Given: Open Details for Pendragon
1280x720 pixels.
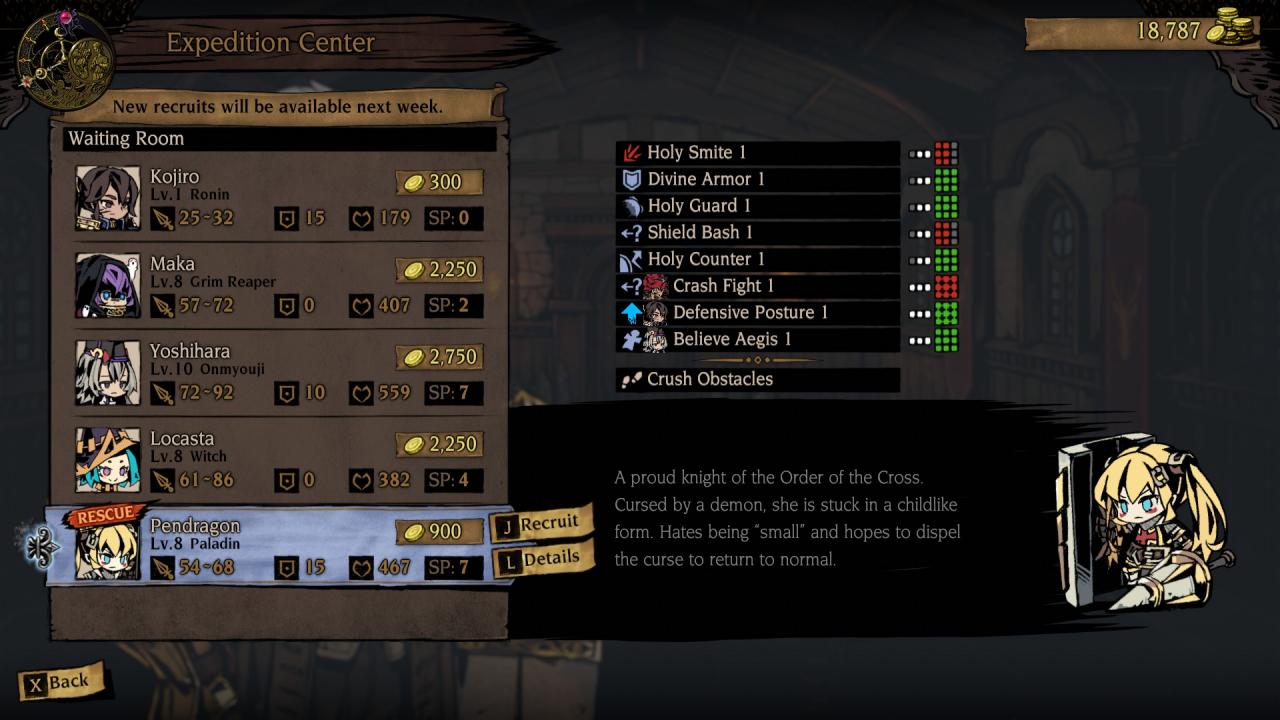Looking at the screenshot, I should 542,560.
